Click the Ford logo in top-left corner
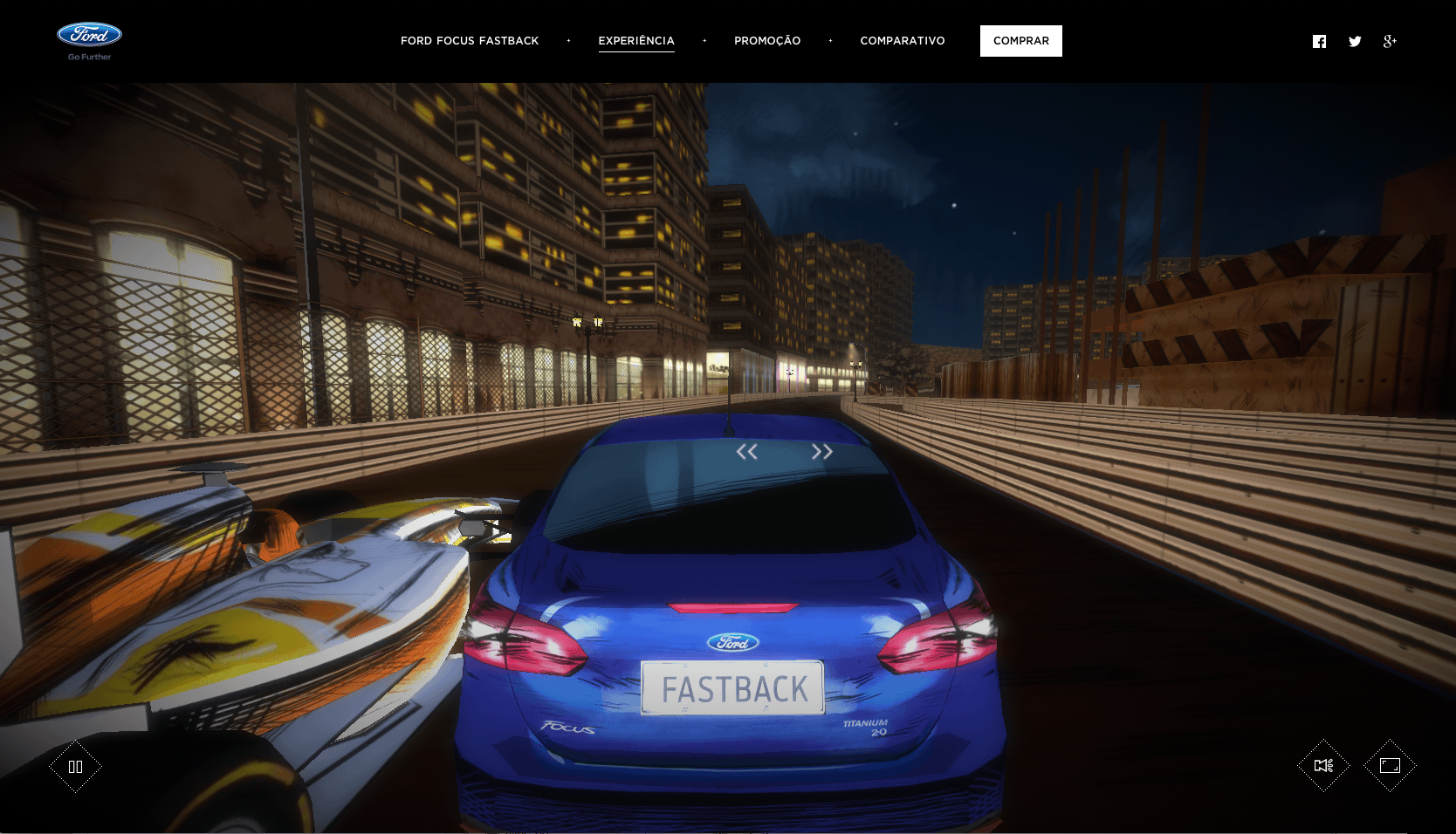Screen dimensions: 1456x834 pos(88,35)
